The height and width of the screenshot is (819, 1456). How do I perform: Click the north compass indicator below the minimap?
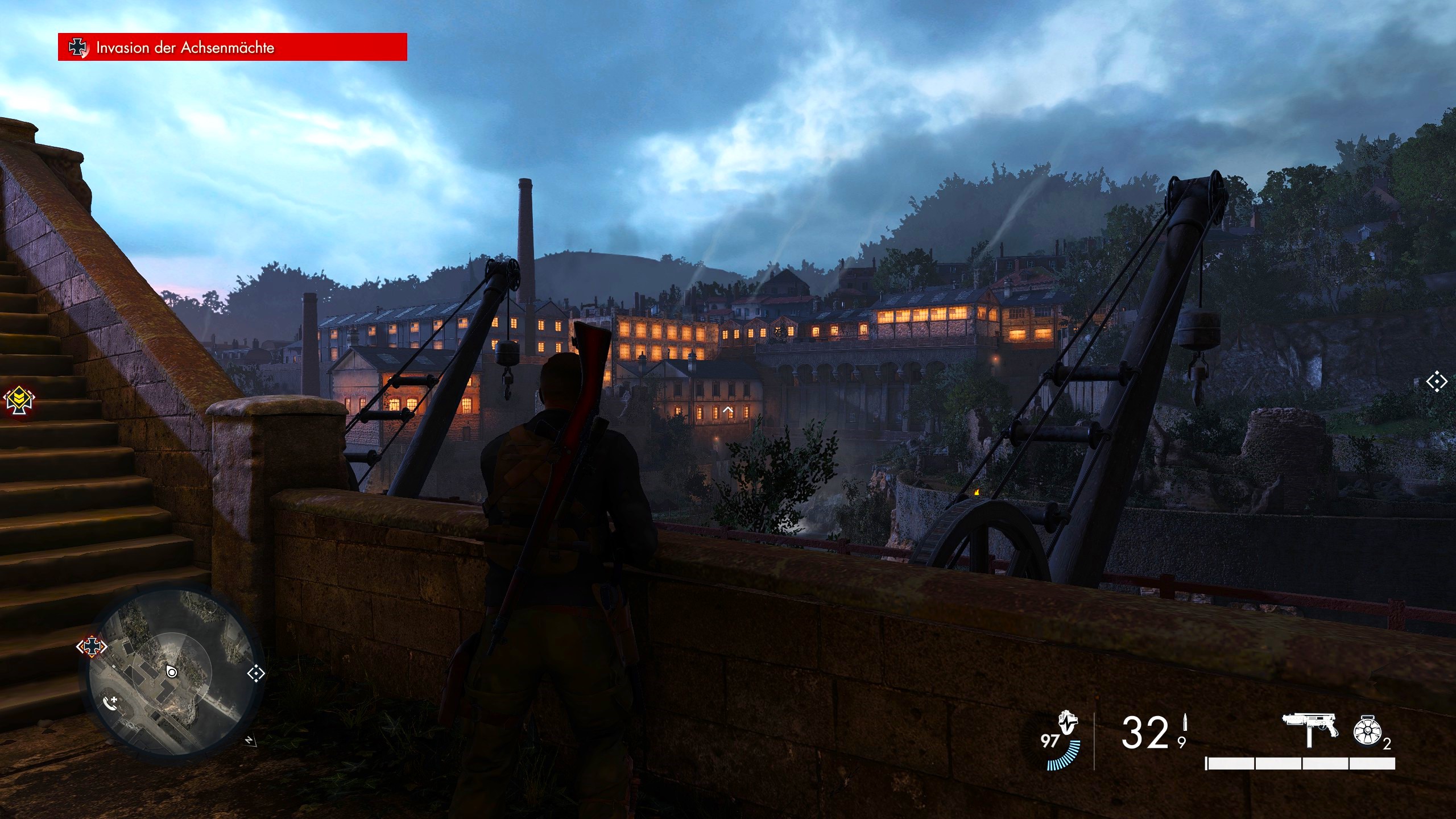pos(249,741)
